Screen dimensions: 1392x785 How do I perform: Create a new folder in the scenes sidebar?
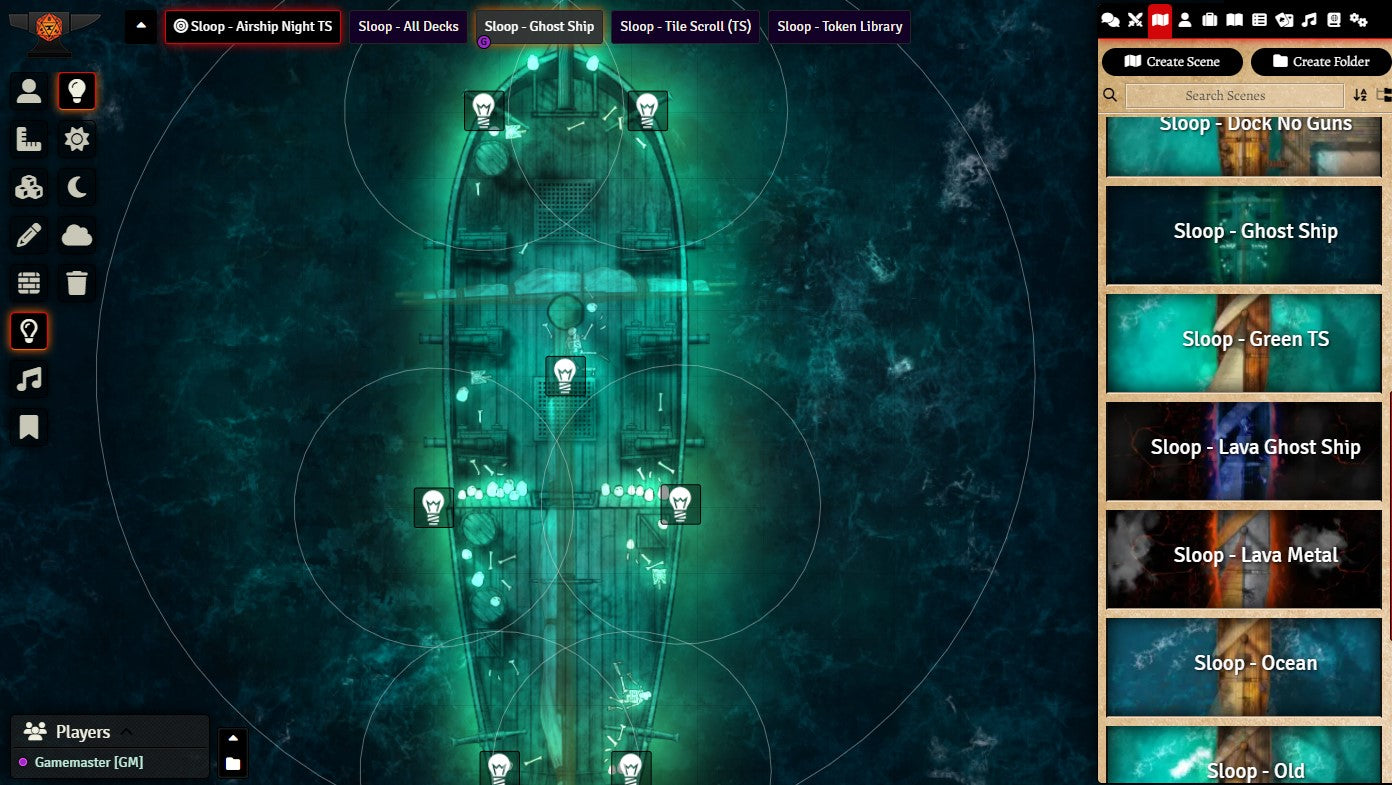1320,62
